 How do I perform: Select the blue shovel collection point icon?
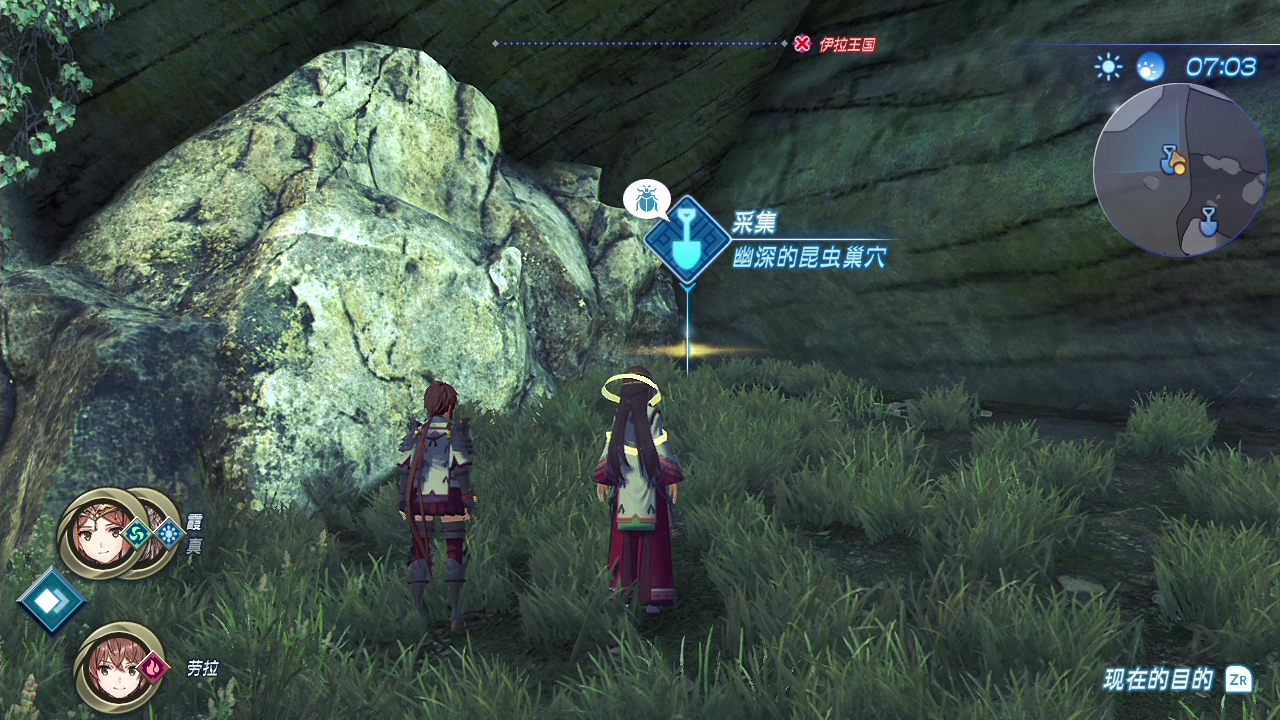(686, 239)
